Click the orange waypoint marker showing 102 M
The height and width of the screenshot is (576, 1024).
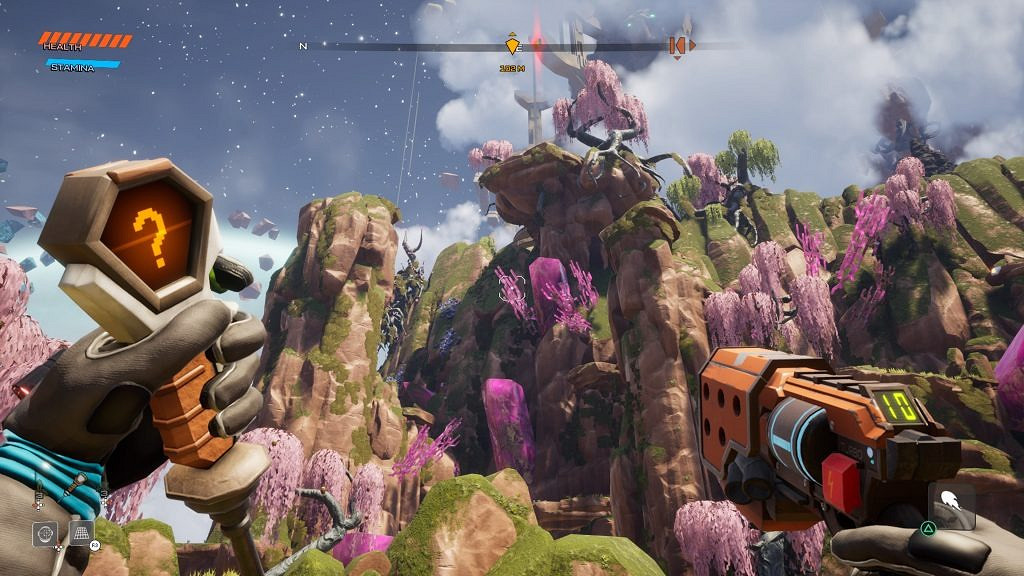pyautogui.click(x=513, y=46)
